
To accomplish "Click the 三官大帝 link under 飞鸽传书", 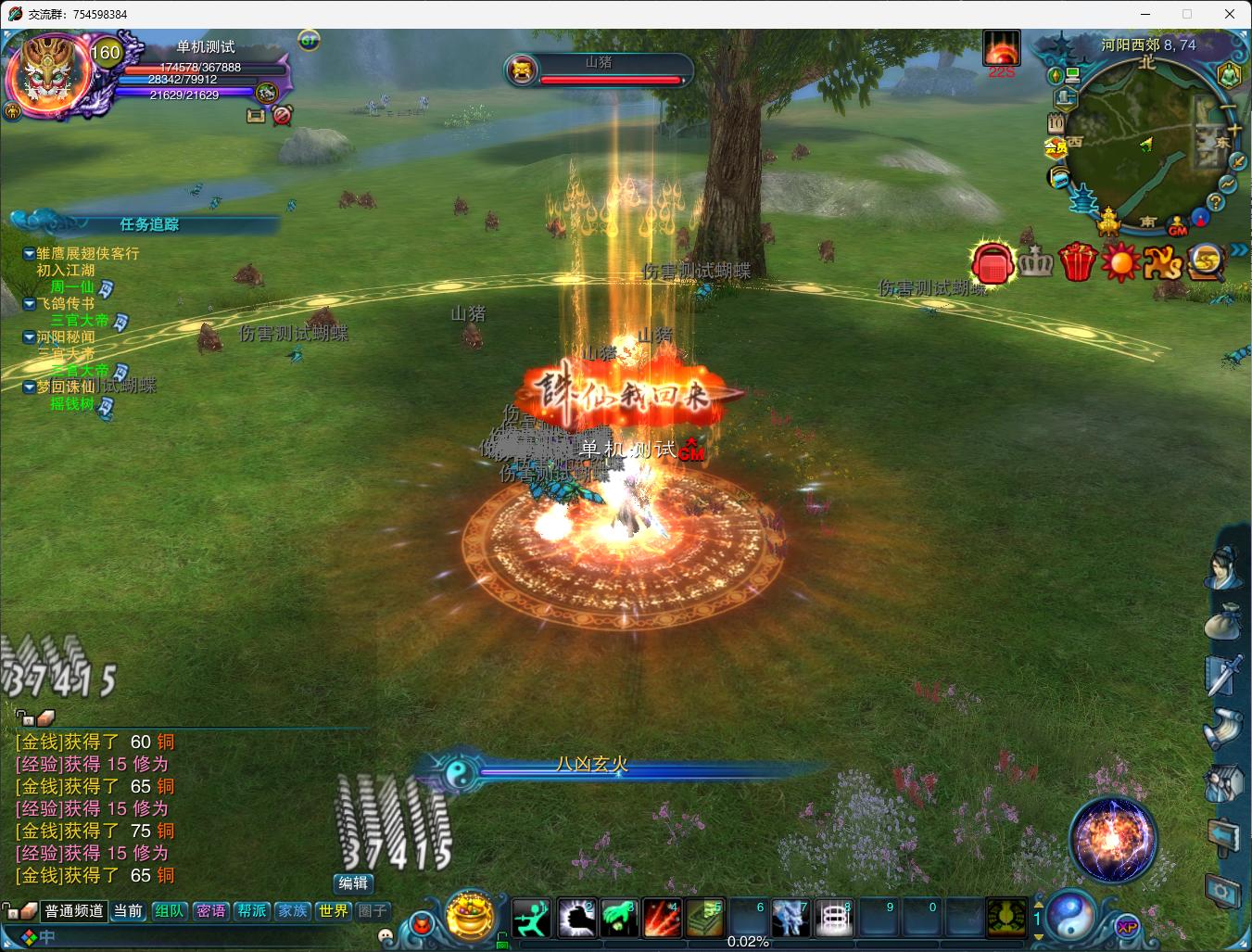I will (80, 321).
